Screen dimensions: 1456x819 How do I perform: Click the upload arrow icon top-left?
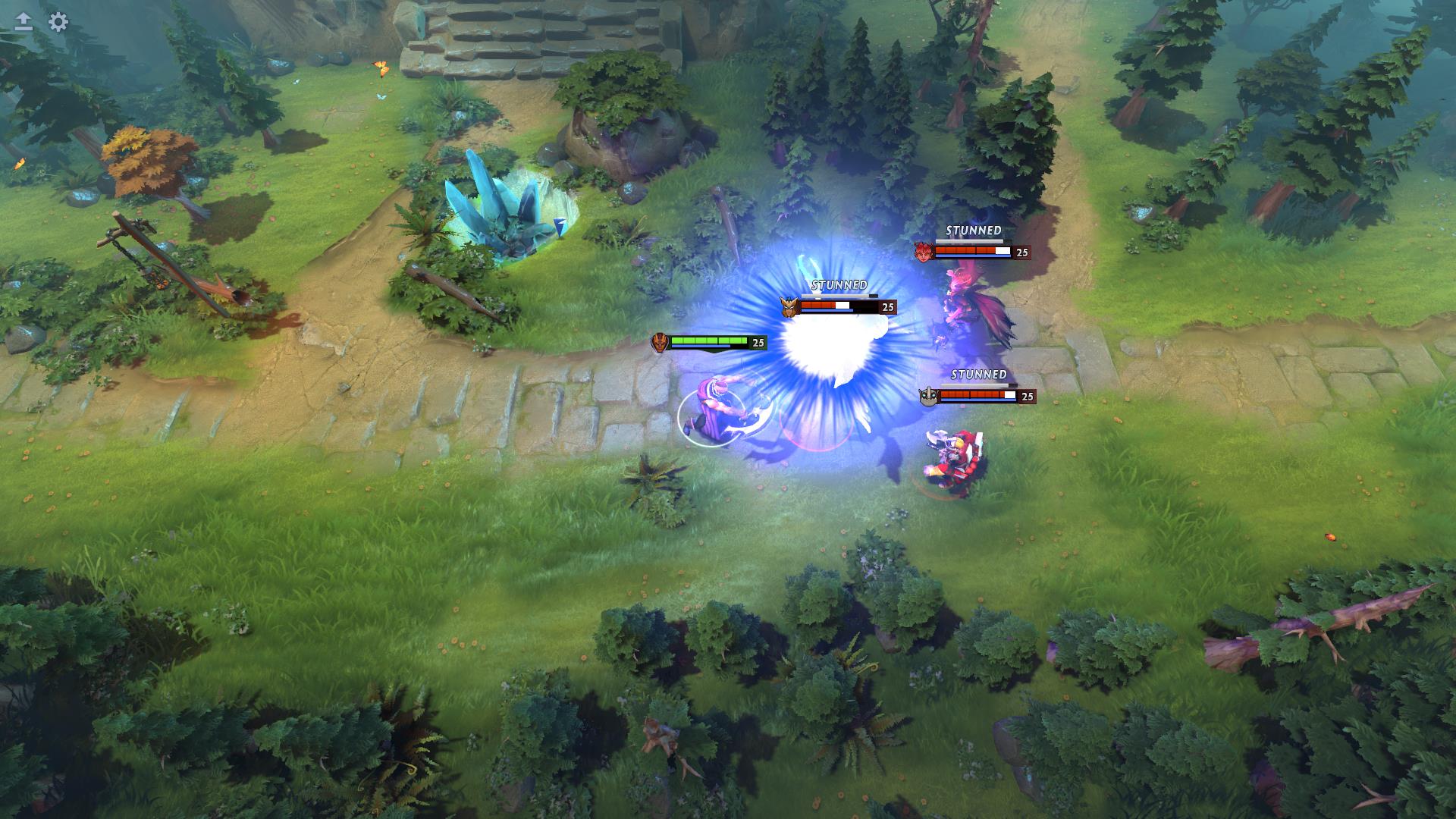(x=23, y=23)
